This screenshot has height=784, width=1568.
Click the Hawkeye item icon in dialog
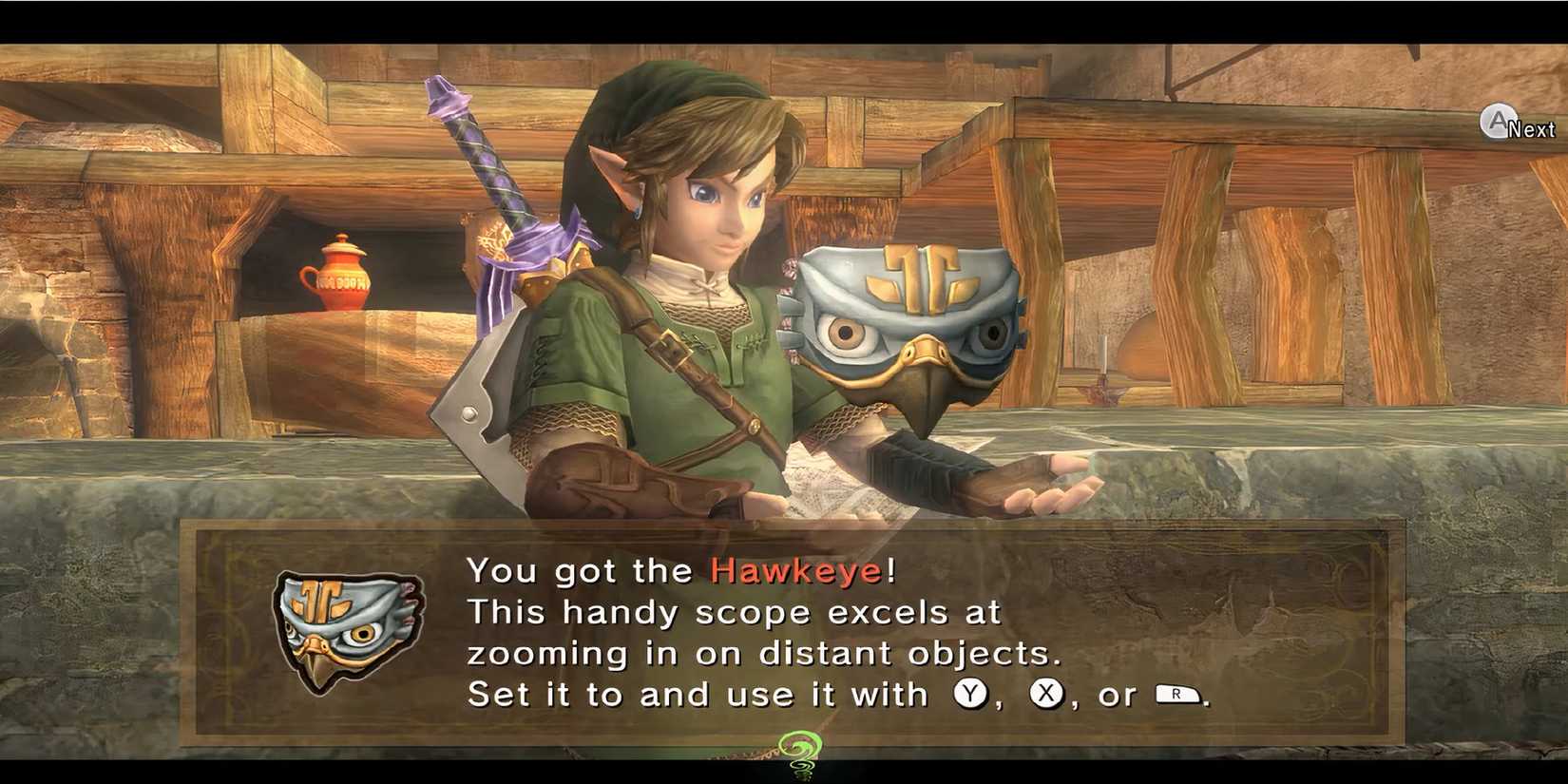352,627
